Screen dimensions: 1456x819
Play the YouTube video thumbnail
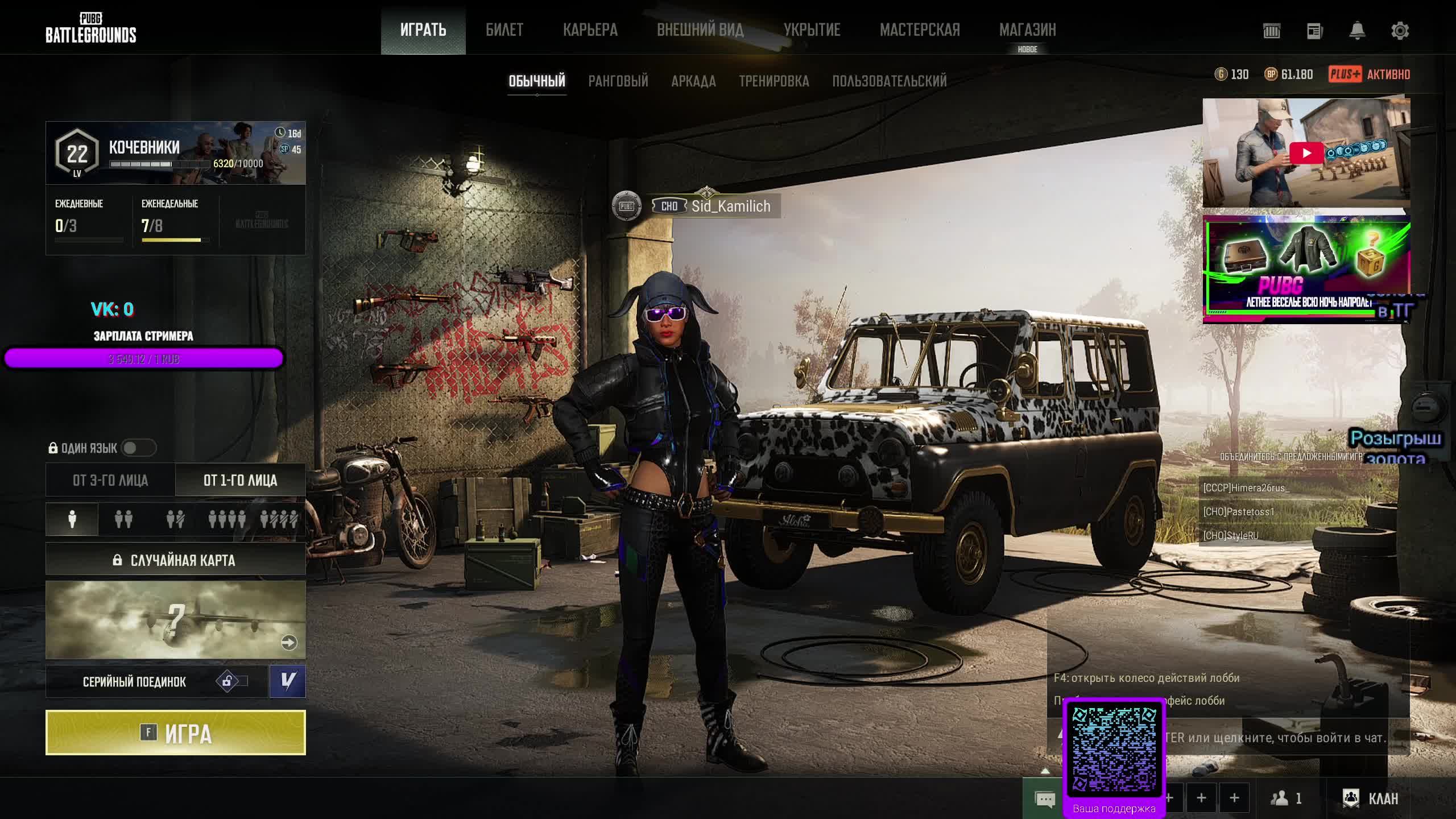coord(1306,153)
